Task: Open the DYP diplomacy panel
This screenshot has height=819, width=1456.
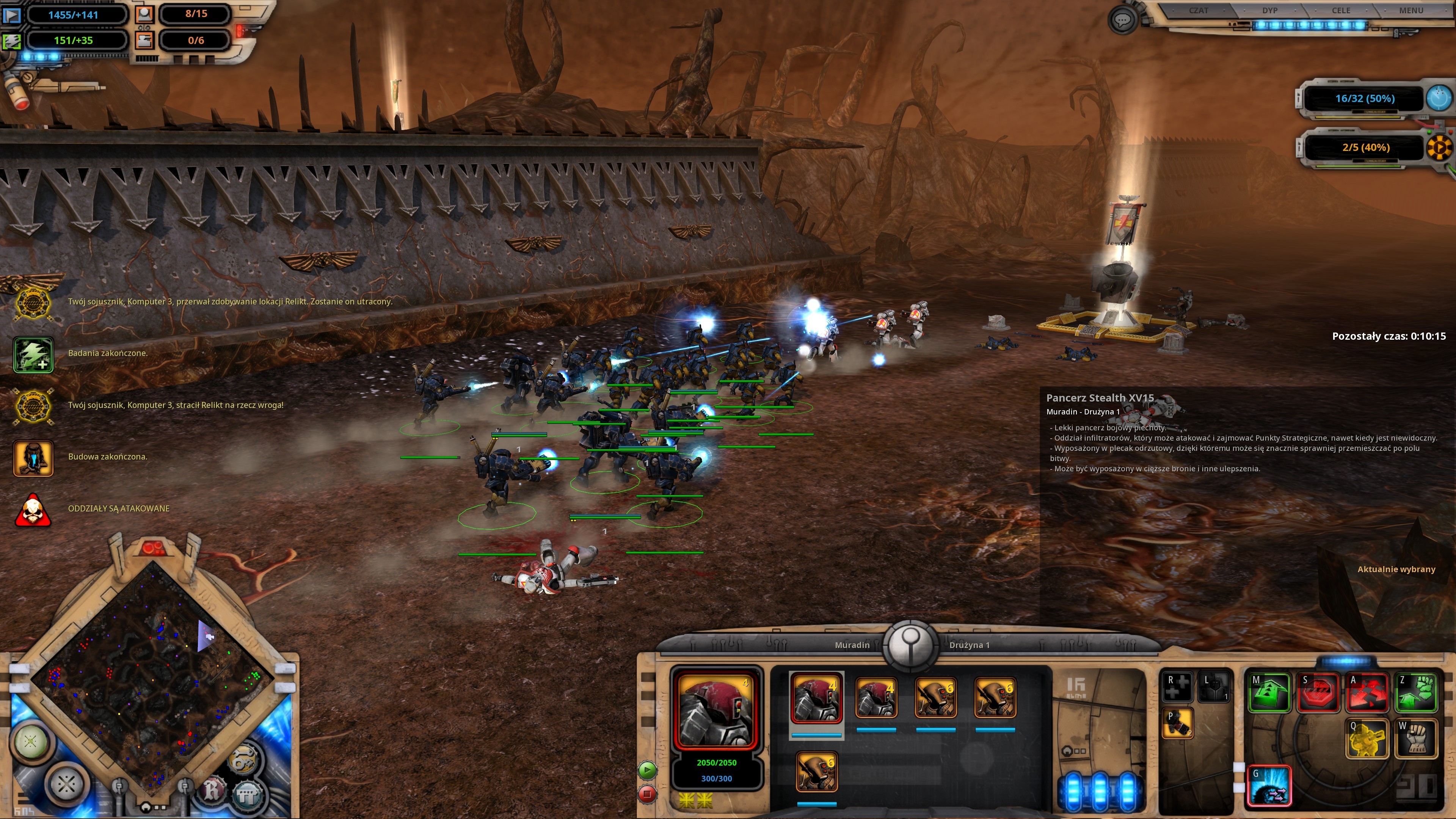Action: coord(1269,11)
